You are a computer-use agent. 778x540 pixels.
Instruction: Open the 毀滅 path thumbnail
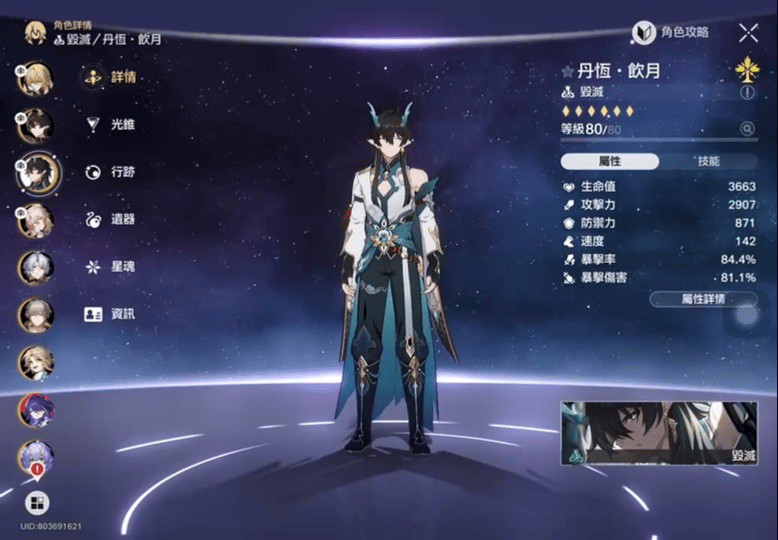click(x=659, y=435)
